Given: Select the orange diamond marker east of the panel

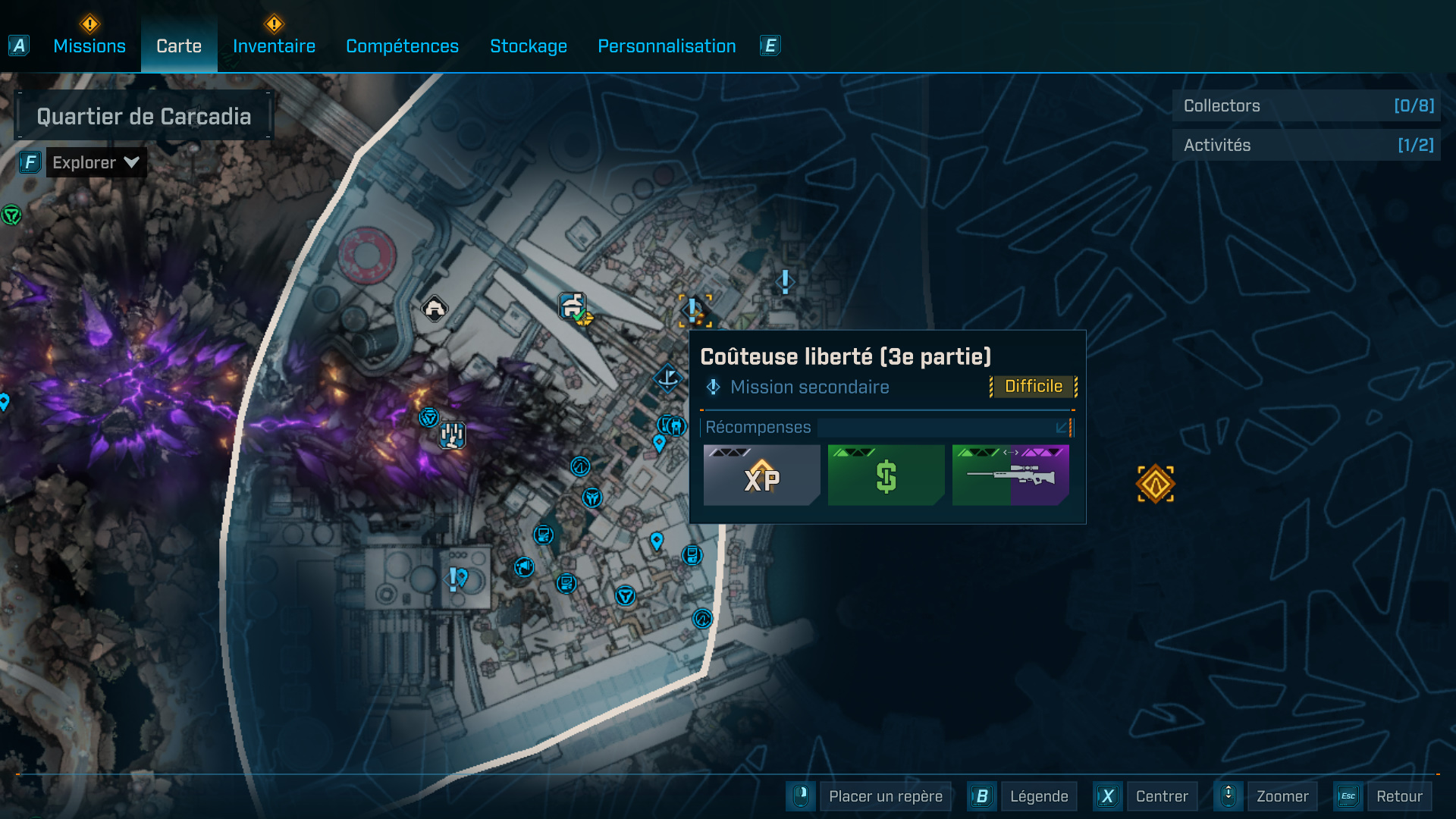Looking at the screenshot, I should click(x=1155, y=483).
